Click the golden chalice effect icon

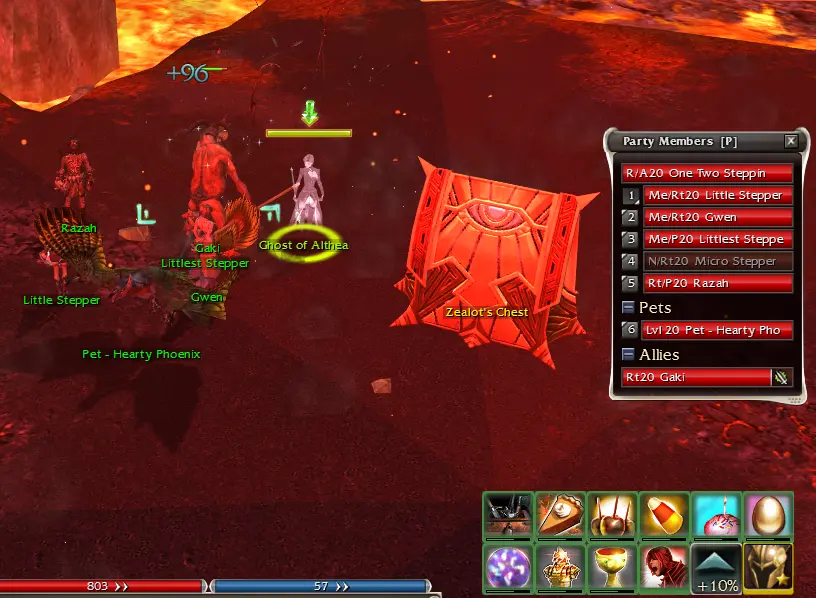point(612,567)
